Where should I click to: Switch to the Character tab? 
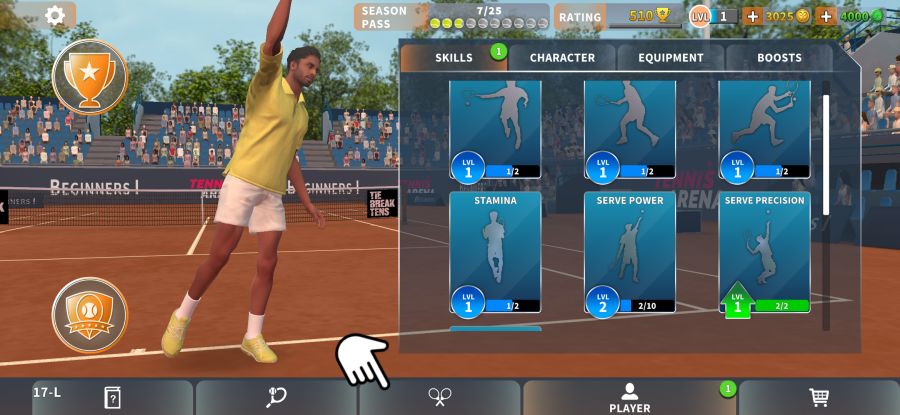point(562,58)
